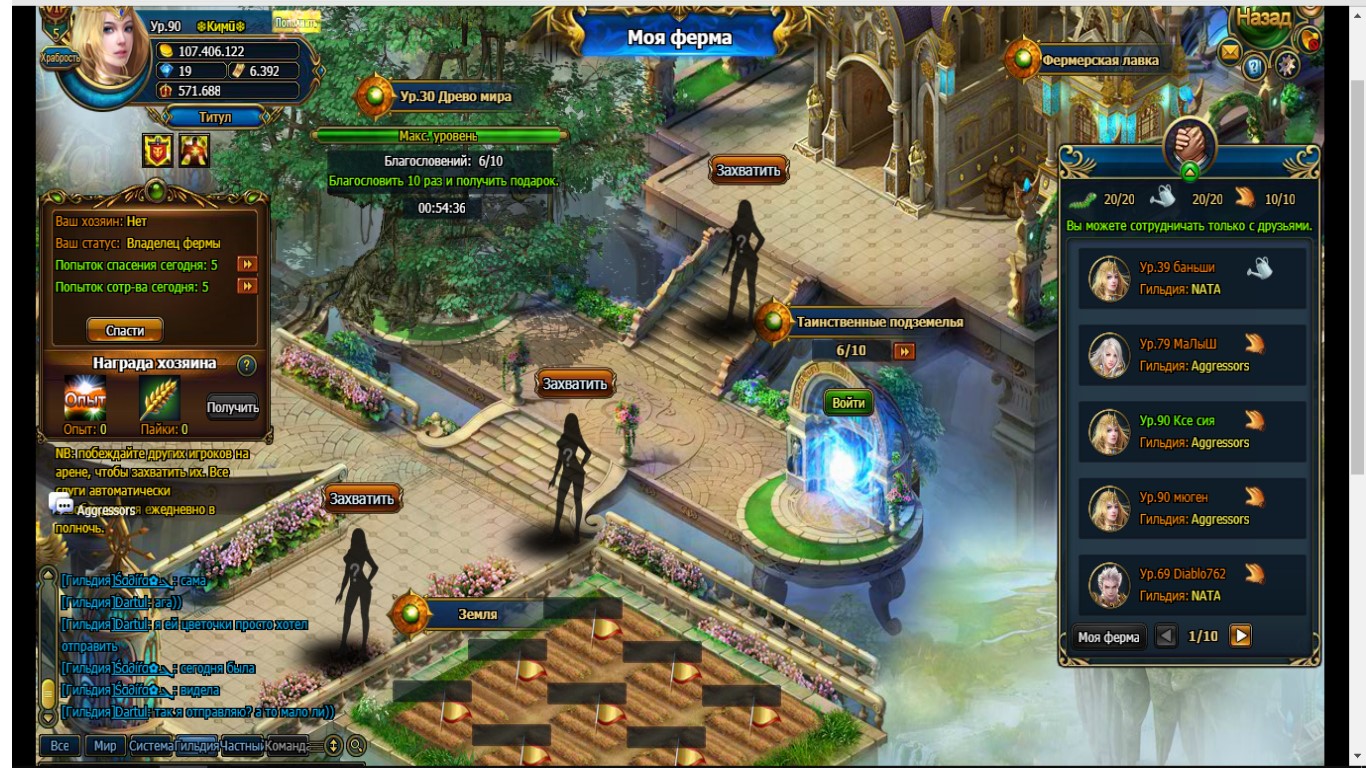Click the Моя ферма button in the friends panel

[x=1108, y=637]
